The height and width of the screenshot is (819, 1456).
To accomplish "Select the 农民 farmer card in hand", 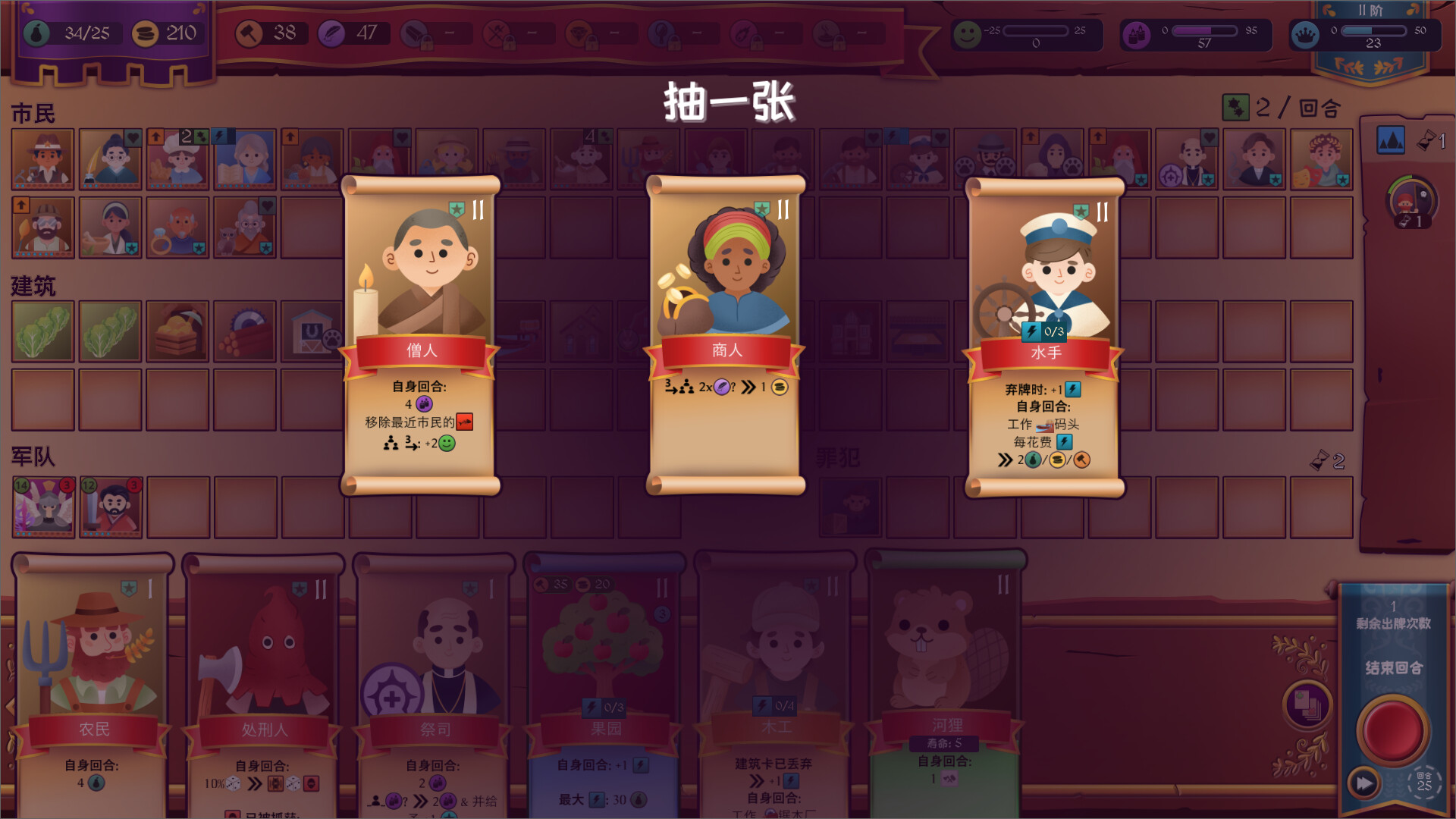I will [91, 667].
